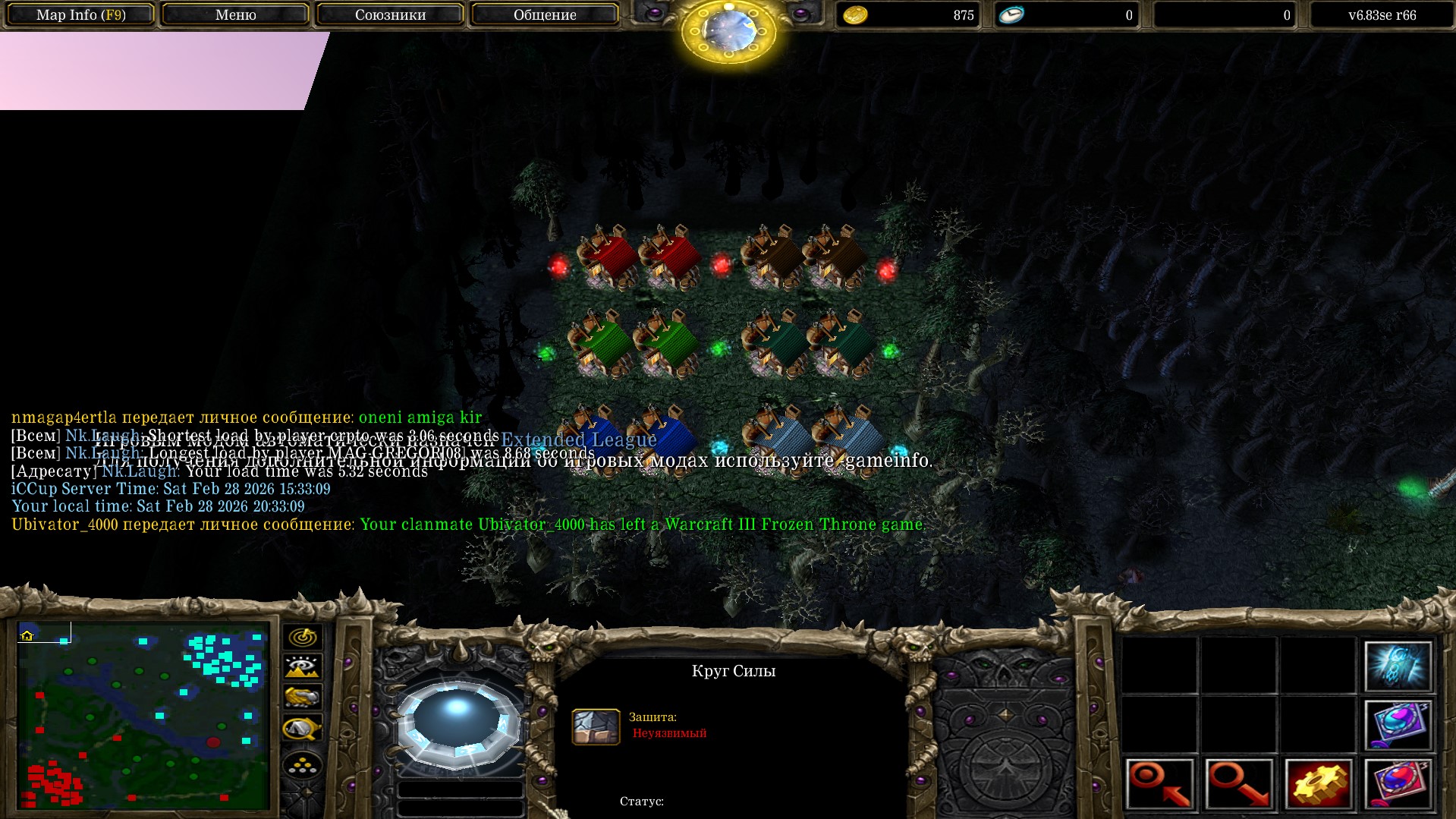Open the Союзники allies panel
Screen dimensions: 1456x819
(390, 15)
